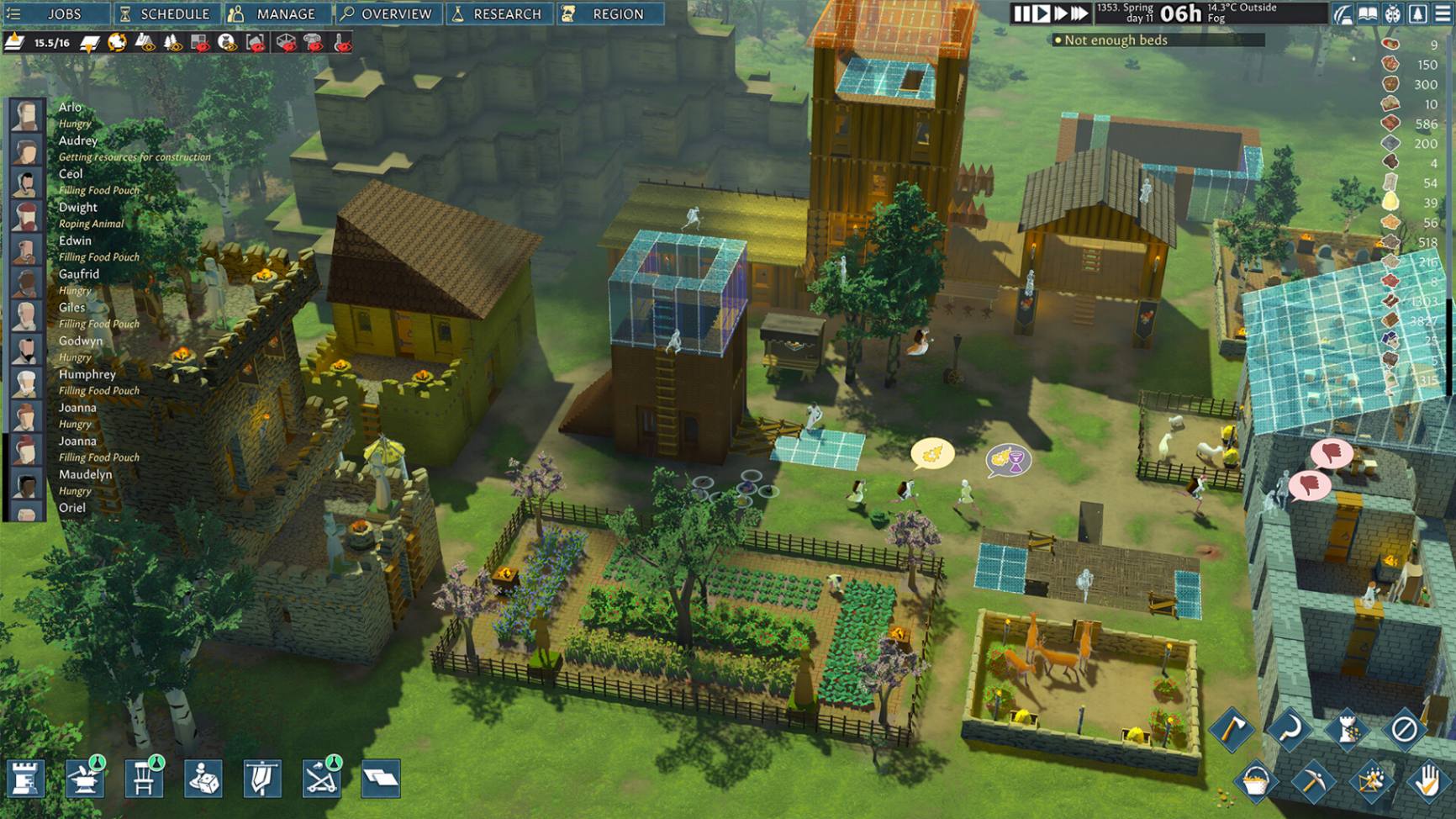Select the deconstruct structure tool
1456x819 pixels.
click(x=1347, y=730)
